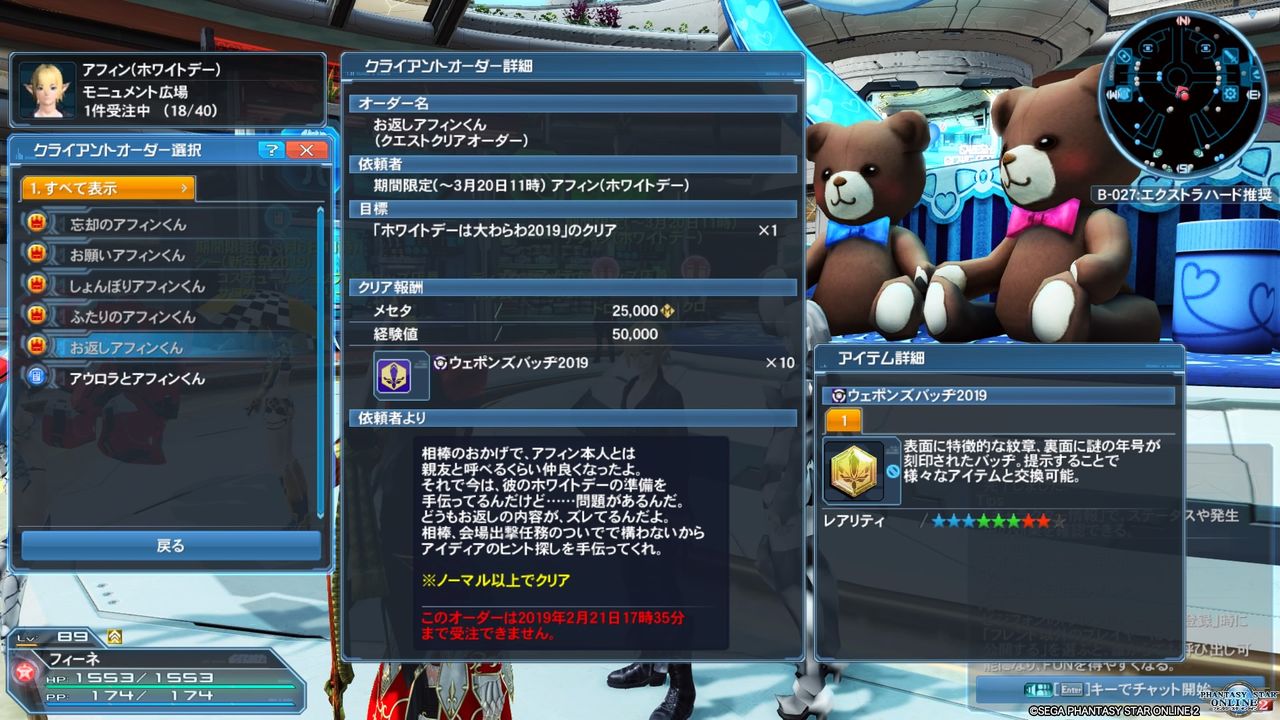Open the gear icon on the minimap
This screenshot has width=1280, height=720.
1232,94
